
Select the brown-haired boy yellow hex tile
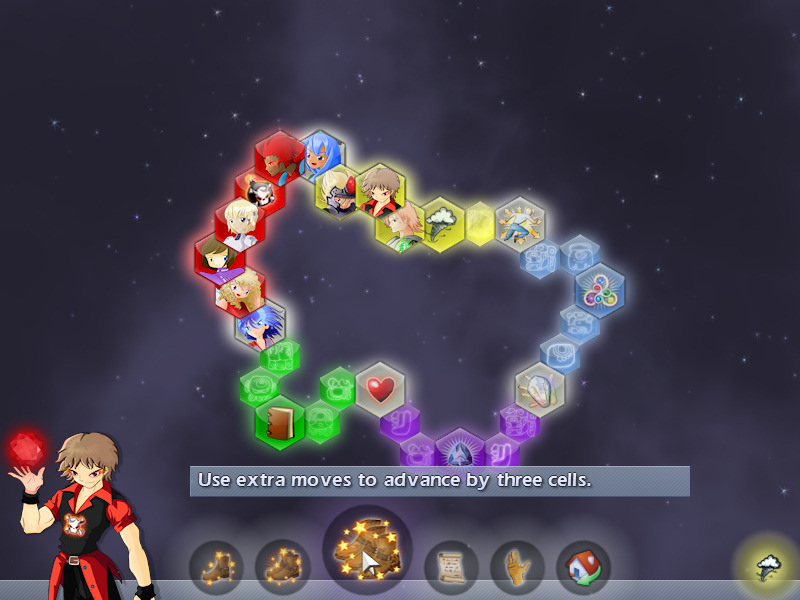pyautogui.click(x=380, y=188)
